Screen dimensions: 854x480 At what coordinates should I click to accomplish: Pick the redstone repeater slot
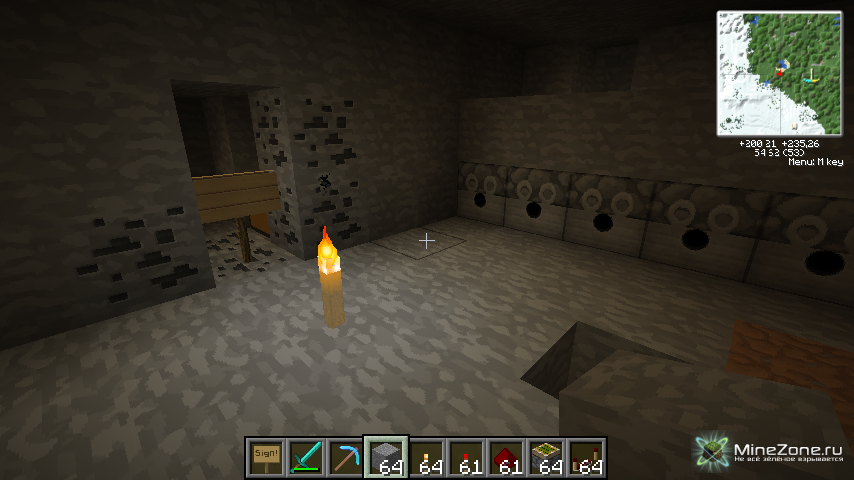point(587,457)
